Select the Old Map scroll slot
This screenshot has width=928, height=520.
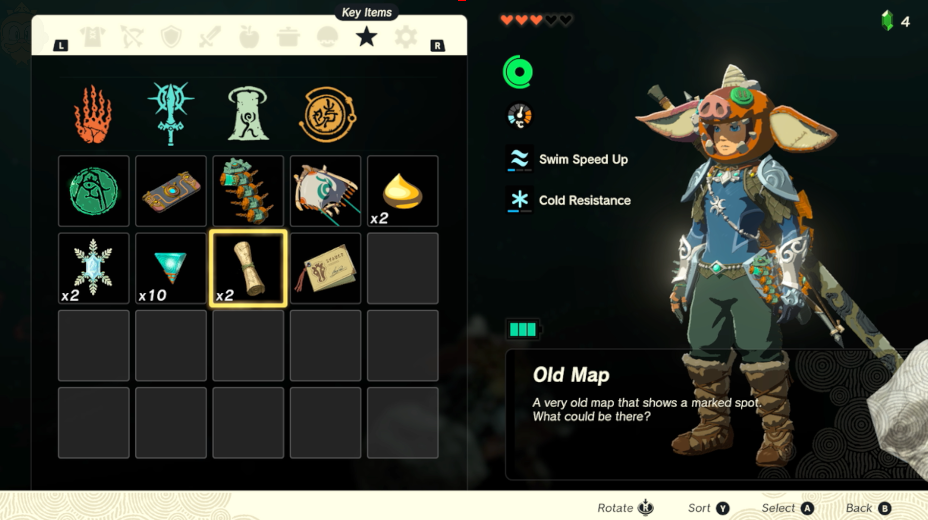(x=248, y=268)
